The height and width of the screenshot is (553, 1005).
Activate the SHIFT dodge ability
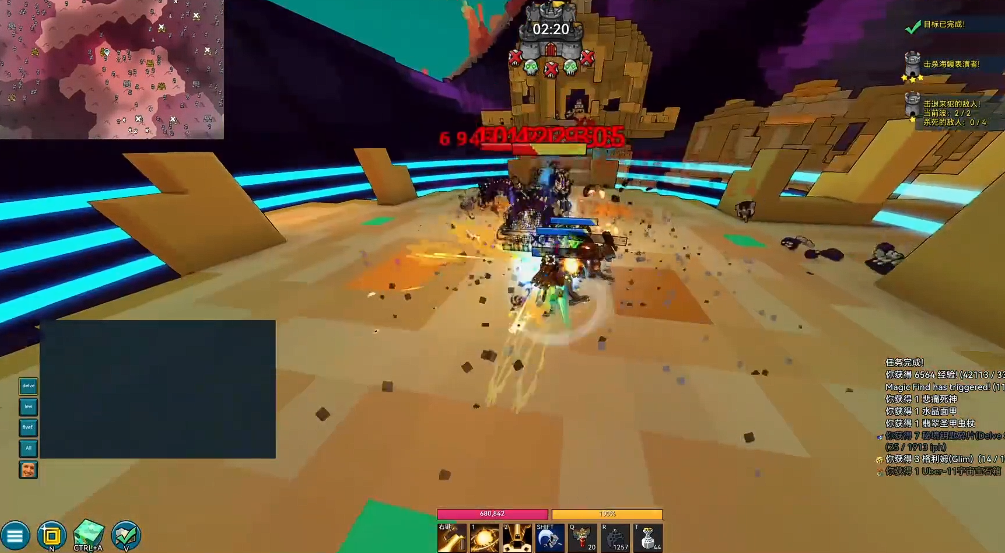coord(549,538)
